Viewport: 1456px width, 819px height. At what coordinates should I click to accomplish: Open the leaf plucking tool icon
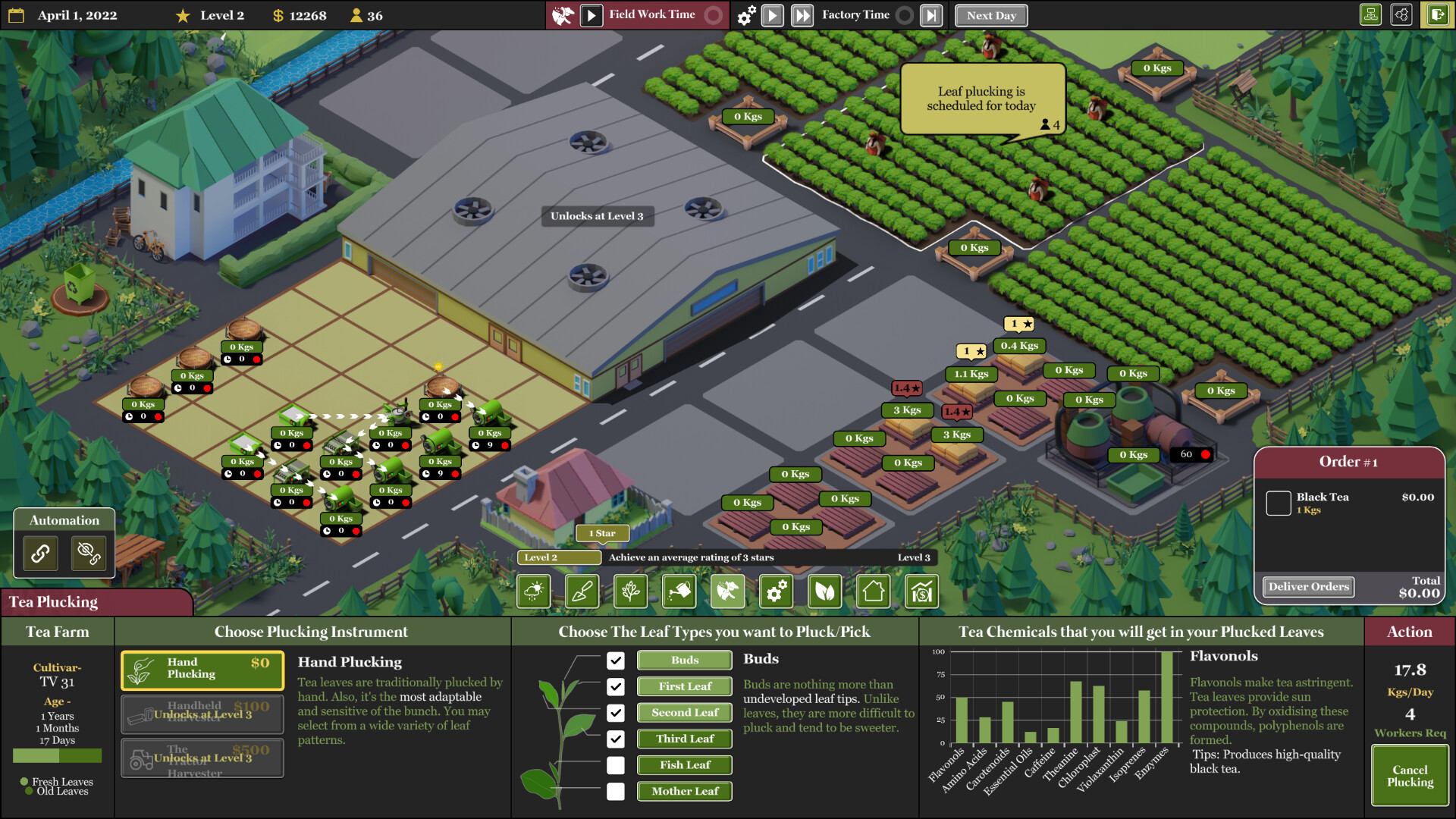pos(728,591)
